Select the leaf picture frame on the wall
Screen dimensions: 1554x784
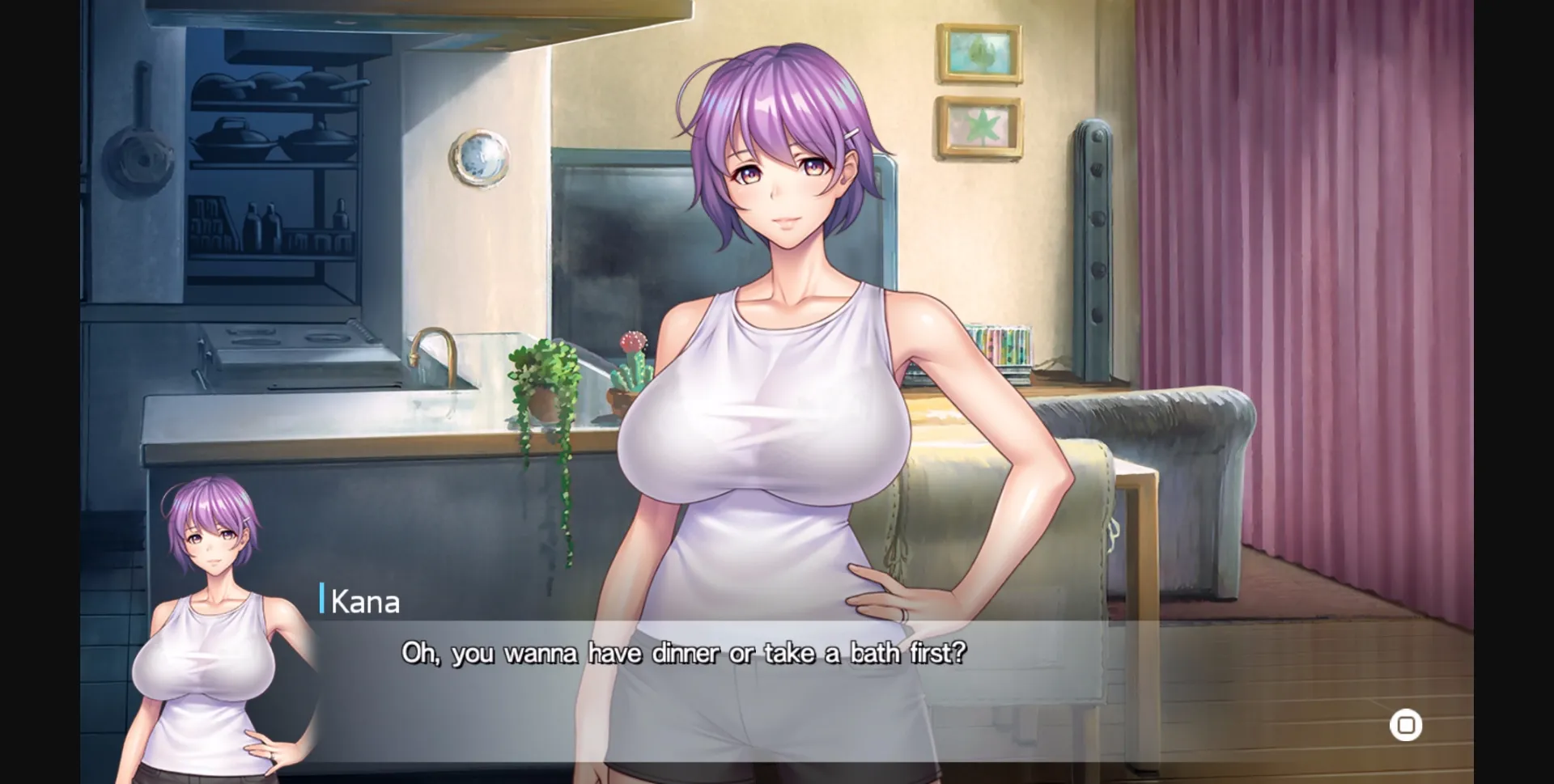tap(979, 125)
